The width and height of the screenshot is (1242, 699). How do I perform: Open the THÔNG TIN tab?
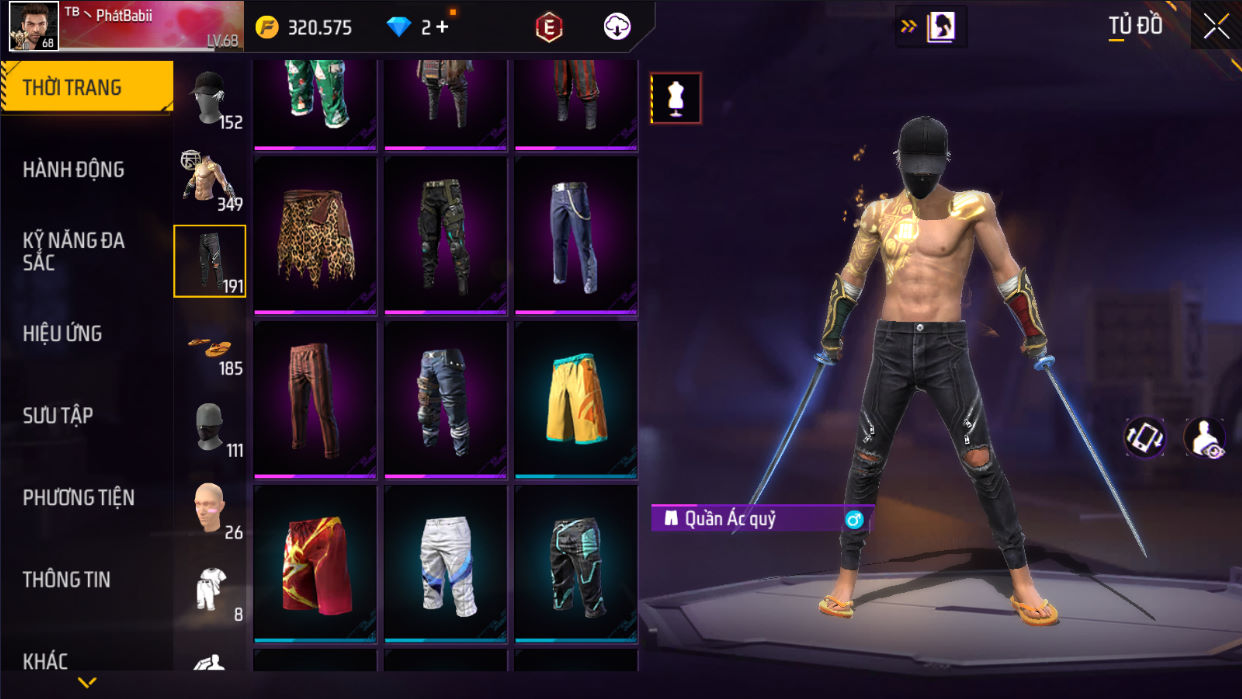(66, 580)
